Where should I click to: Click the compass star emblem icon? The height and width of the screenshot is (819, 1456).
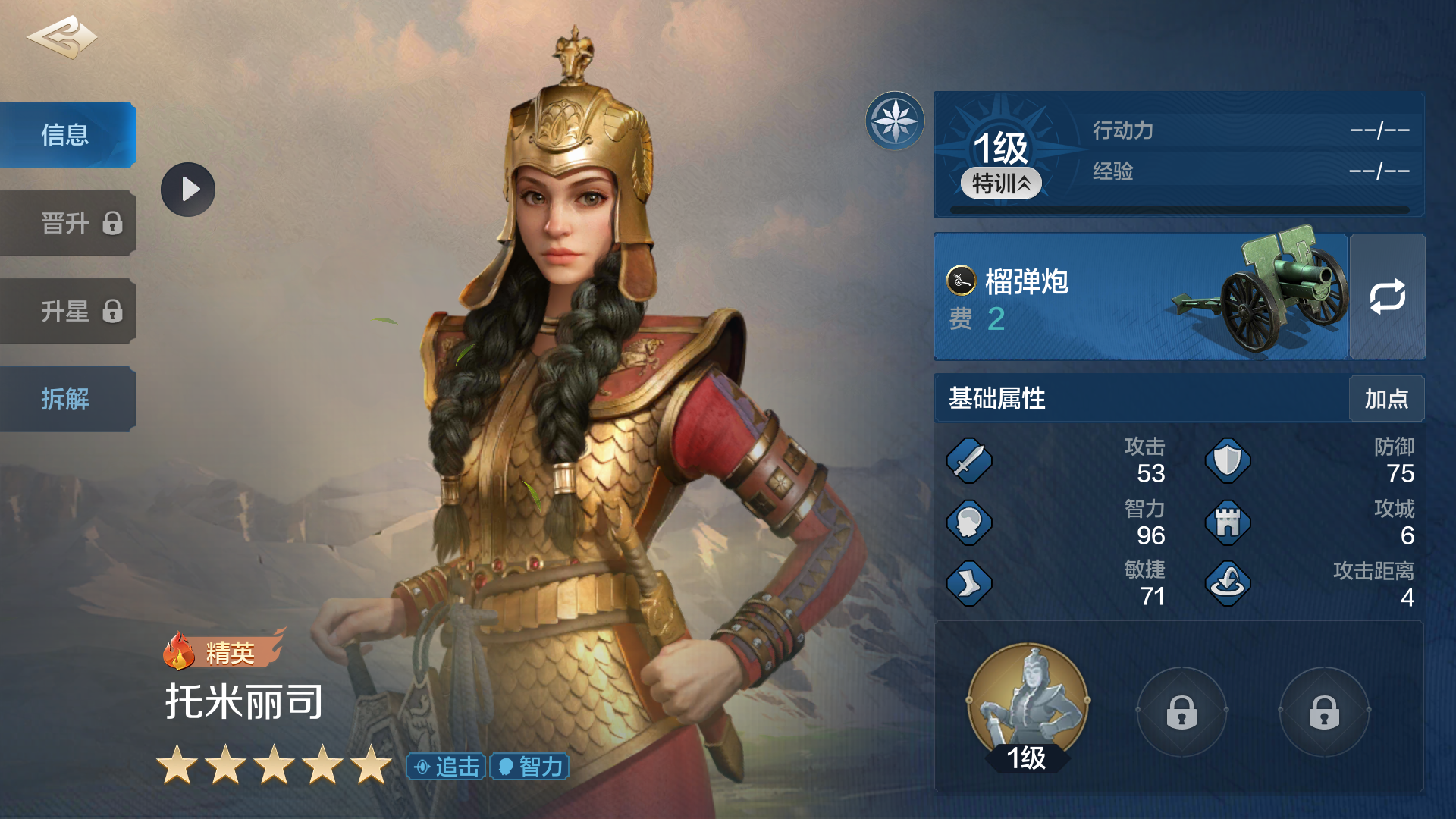(x=895, y=121)
